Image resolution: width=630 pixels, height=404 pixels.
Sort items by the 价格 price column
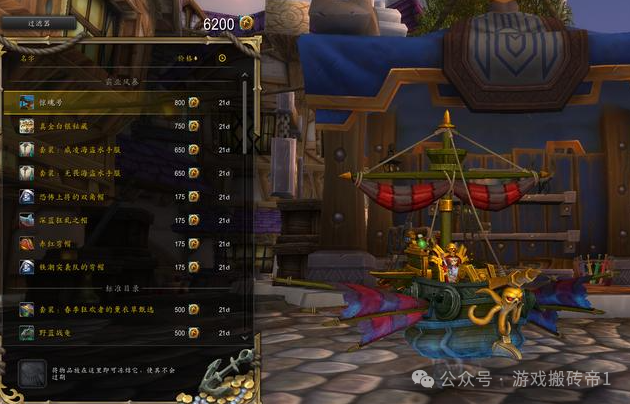[187, 57]
